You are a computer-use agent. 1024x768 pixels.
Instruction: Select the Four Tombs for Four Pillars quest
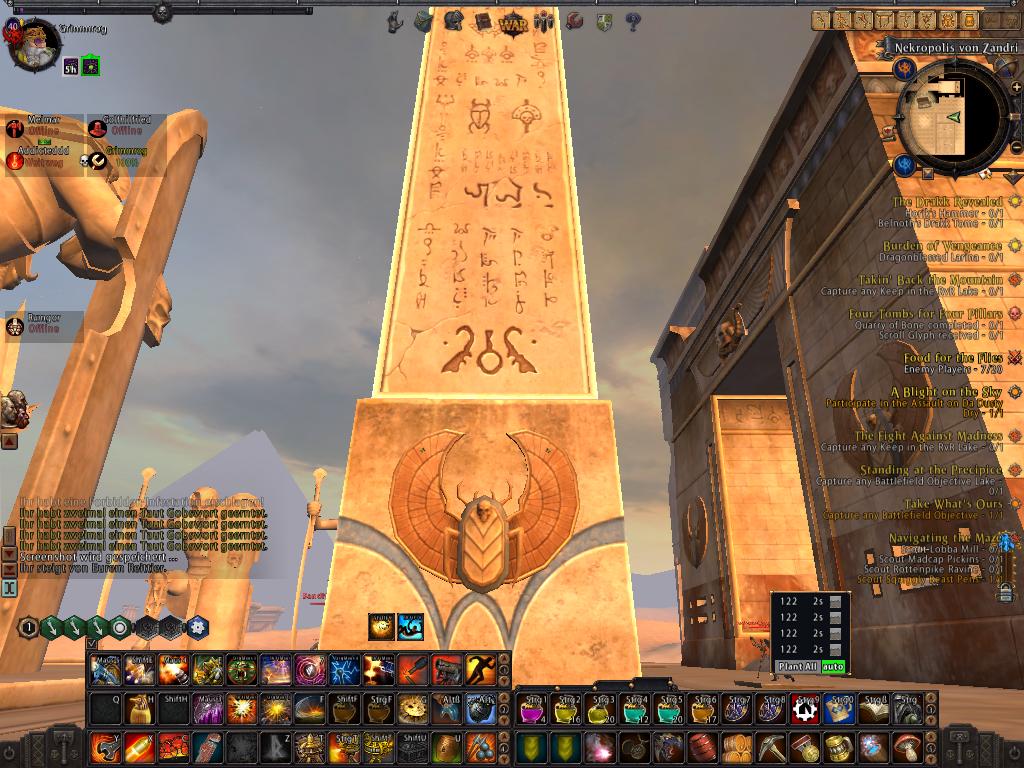pyautogui.click(x=925, y=314)
